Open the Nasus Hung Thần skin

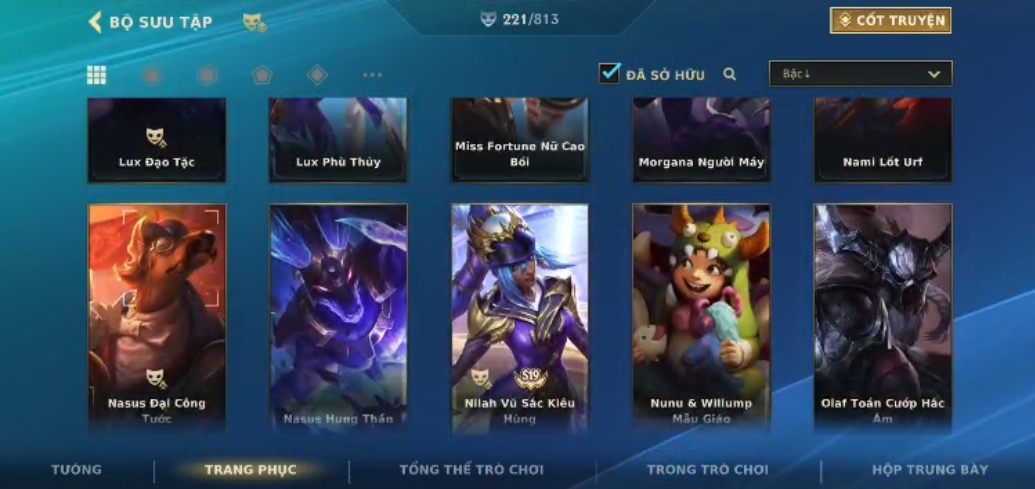click(338, 318)
